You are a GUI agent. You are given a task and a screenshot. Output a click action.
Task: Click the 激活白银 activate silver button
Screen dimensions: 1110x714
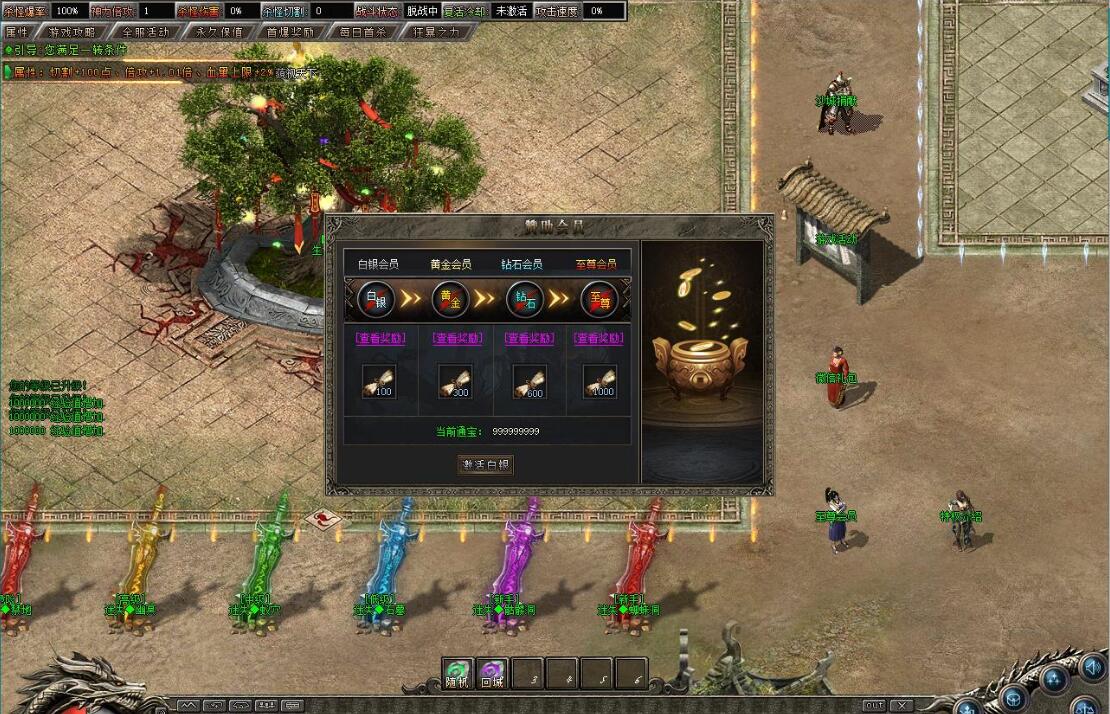tap(485, 464)
